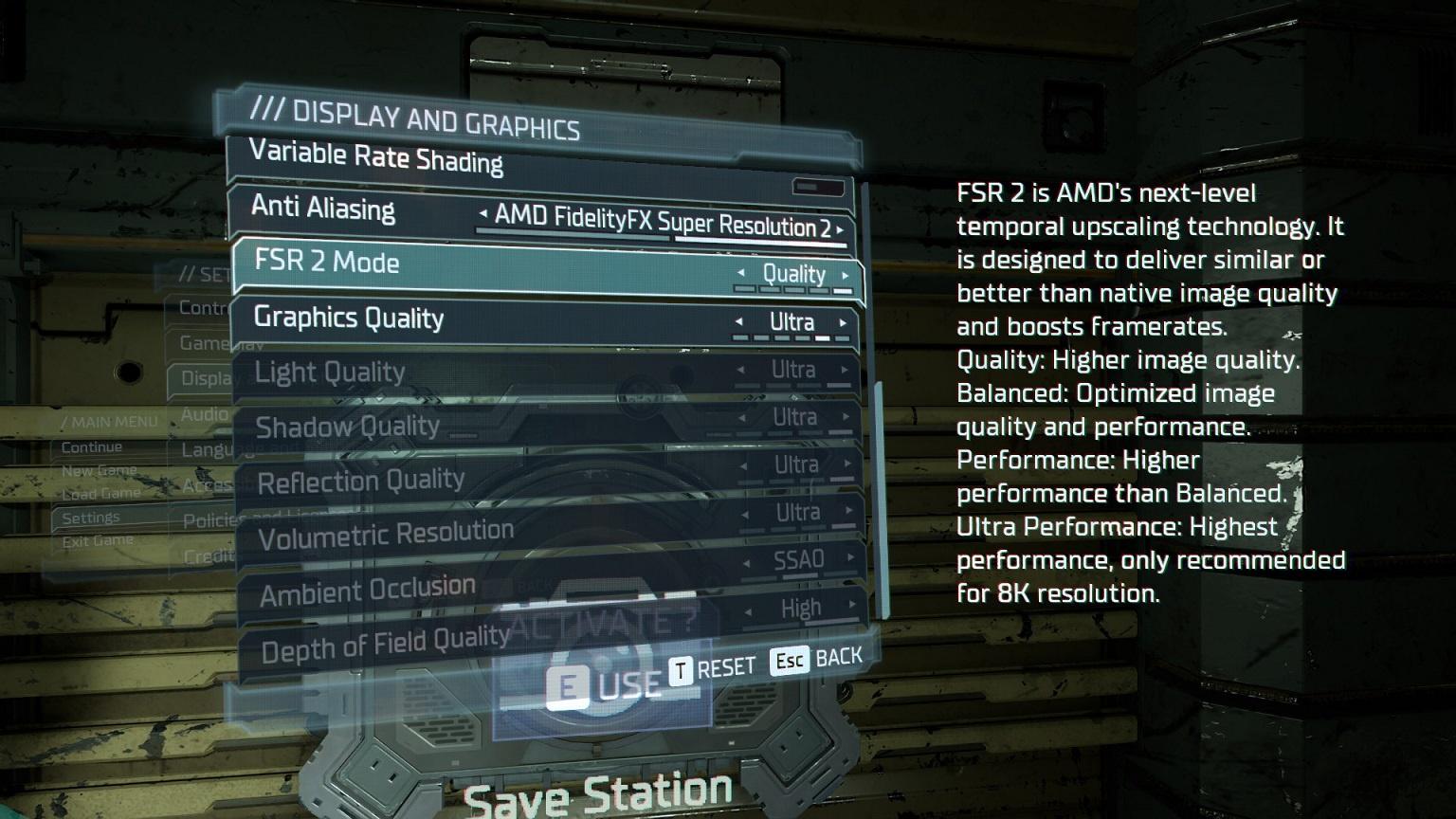This screenshot has width=1456, height=819.
Task: Go back using the BACK button
Action: point(817,659)
